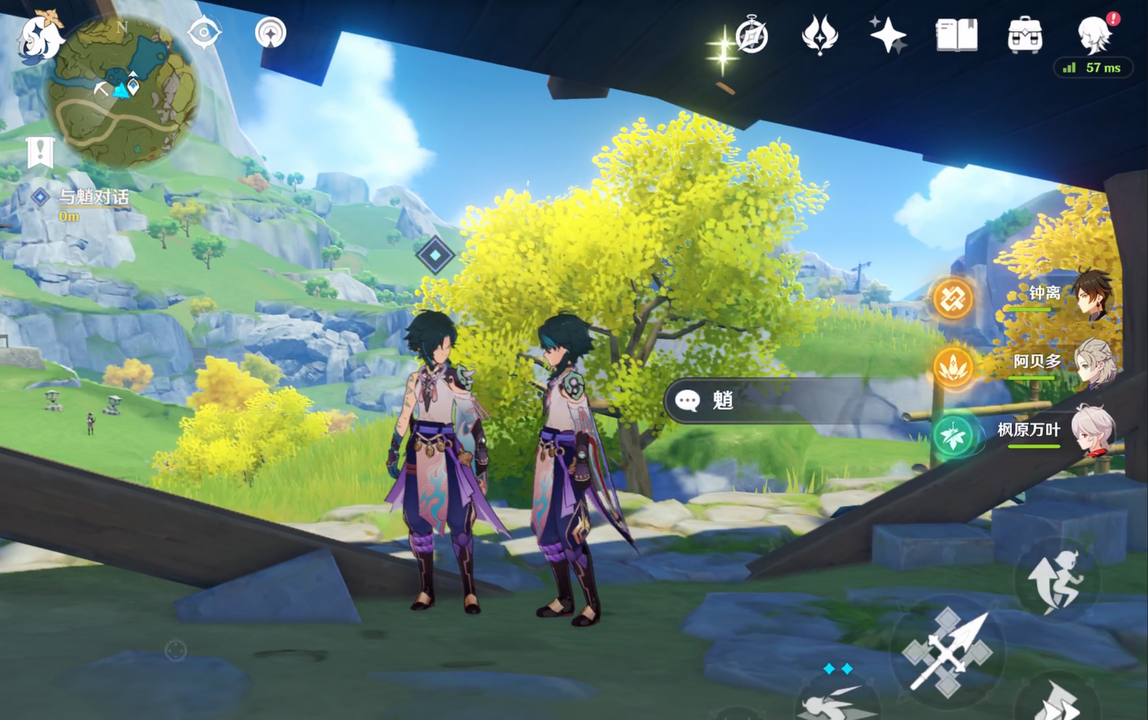This screenshot has width=1148, height=721.
Task: Open the Paimon menu icon
Action: tap(40, 38)
